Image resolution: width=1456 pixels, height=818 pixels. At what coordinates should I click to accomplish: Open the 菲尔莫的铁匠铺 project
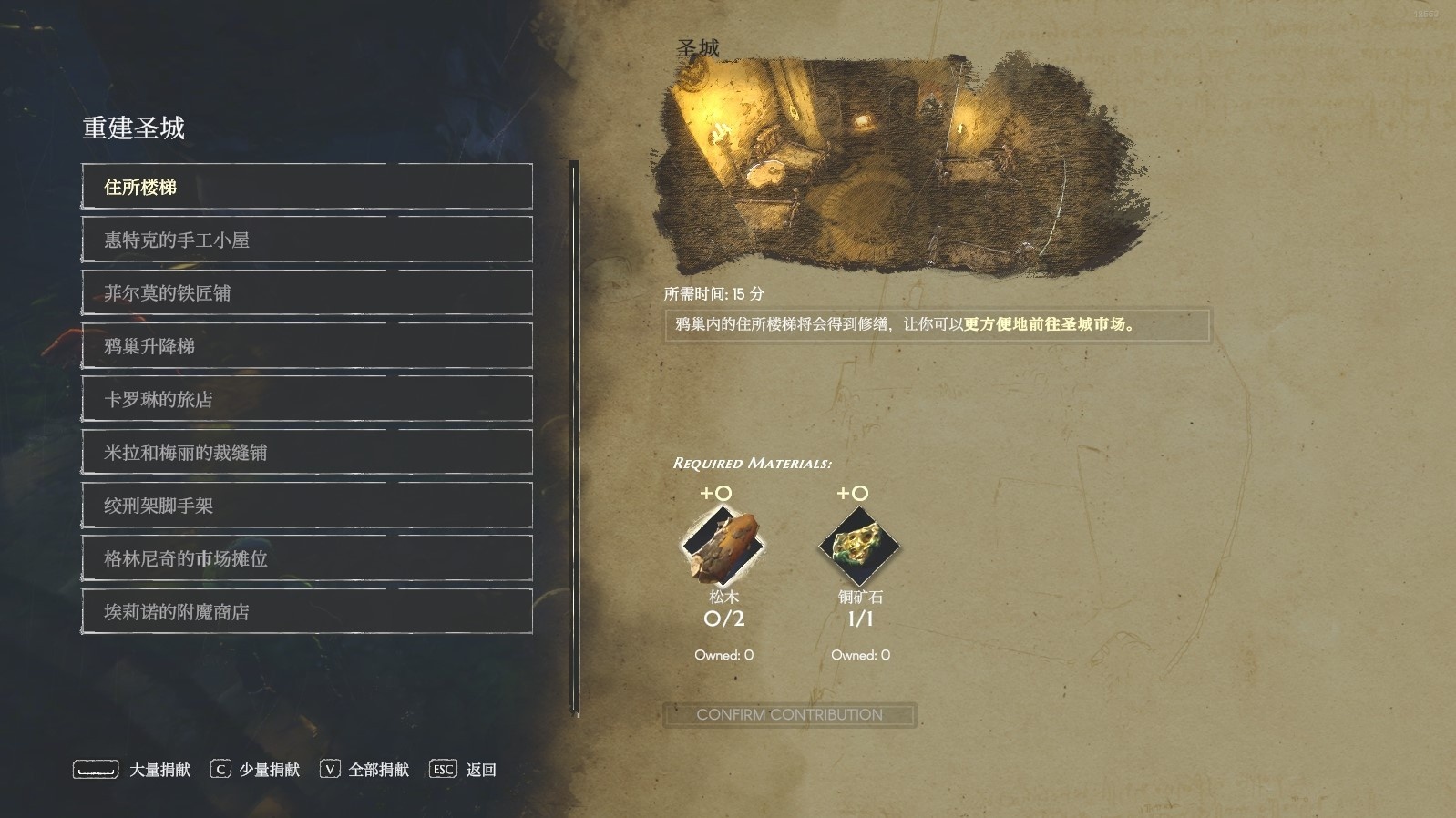pos(307,292)
